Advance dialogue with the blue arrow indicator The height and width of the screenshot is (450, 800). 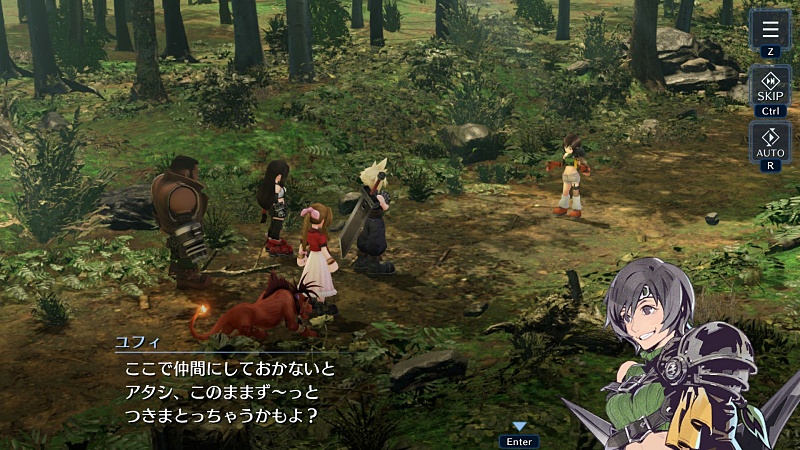[519, 427]
